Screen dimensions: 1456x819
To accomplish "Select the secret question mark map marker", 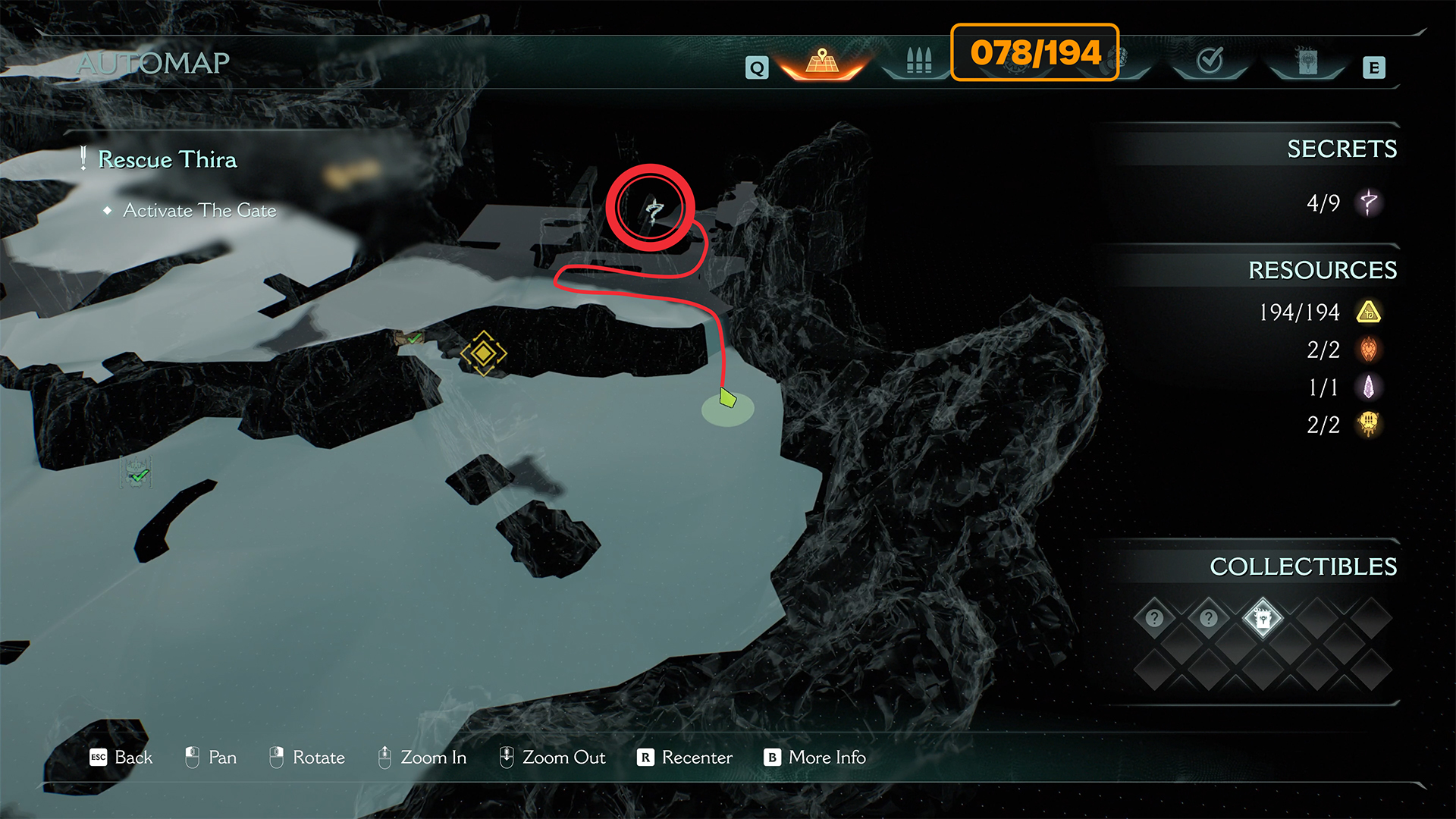I will (653, 209).
